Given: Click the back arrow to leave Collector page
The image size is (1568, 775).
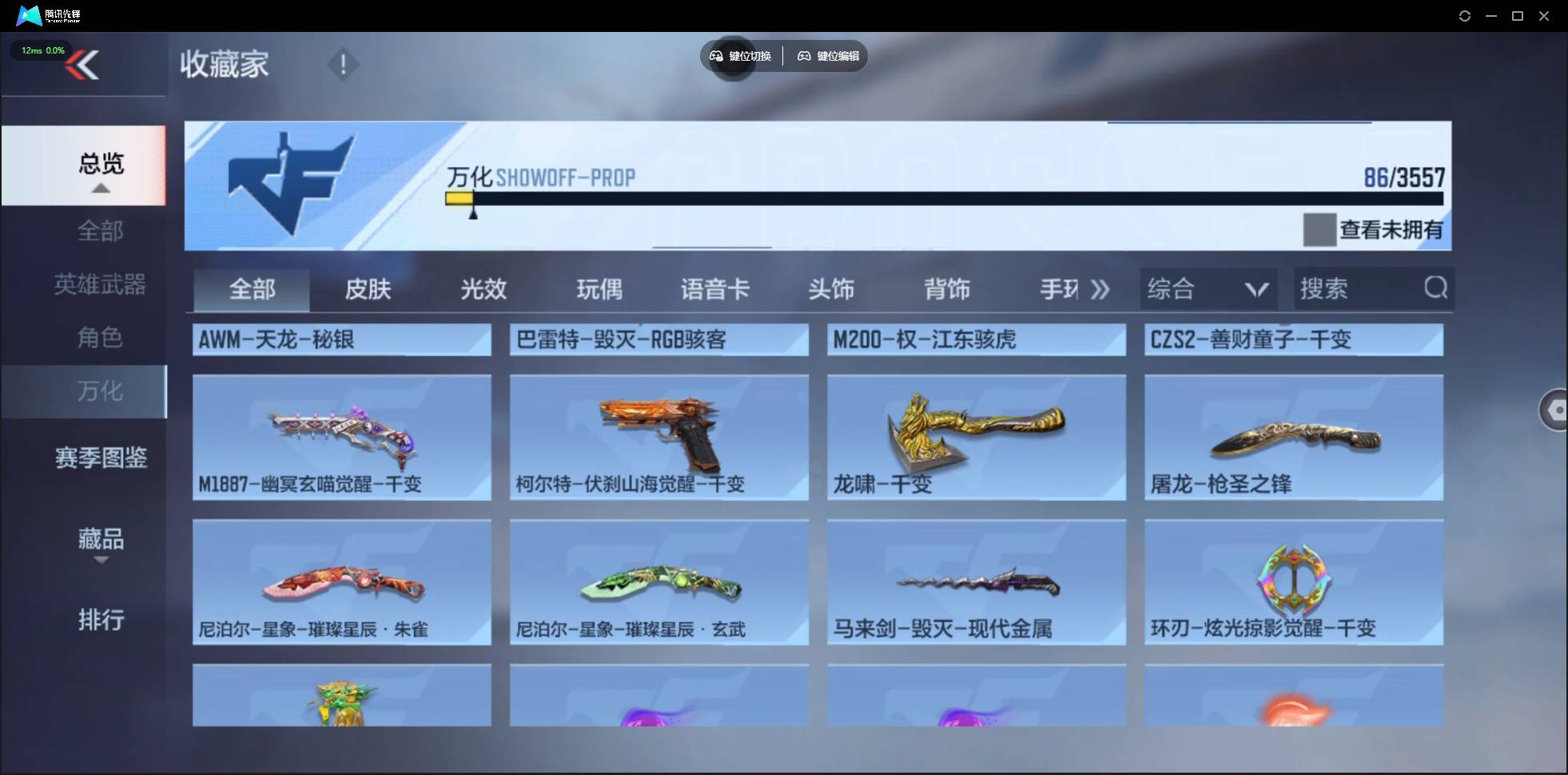Looking at the screenshot, I should pos(85,65).
